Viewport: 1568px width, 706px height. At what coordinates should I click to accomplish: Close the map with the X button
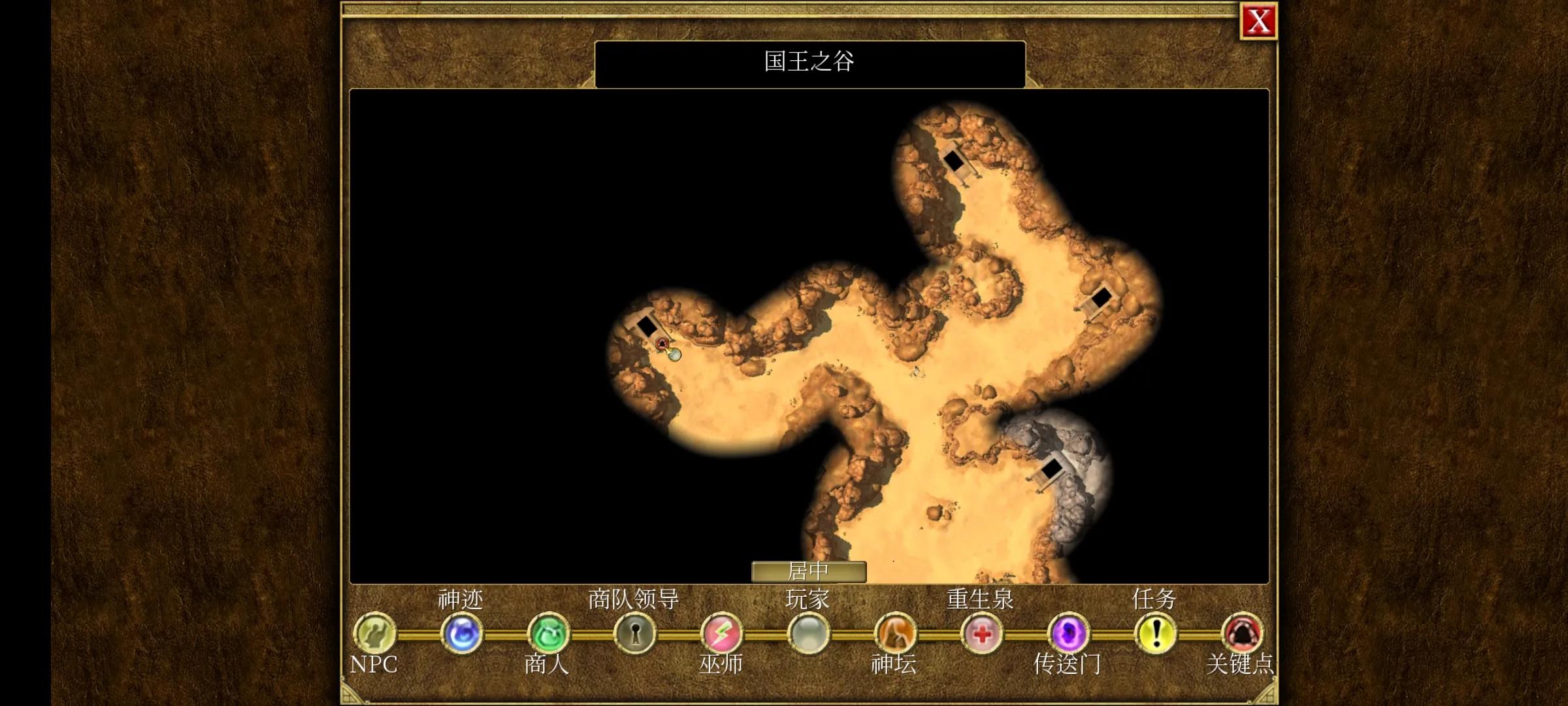coord(1259,22)
